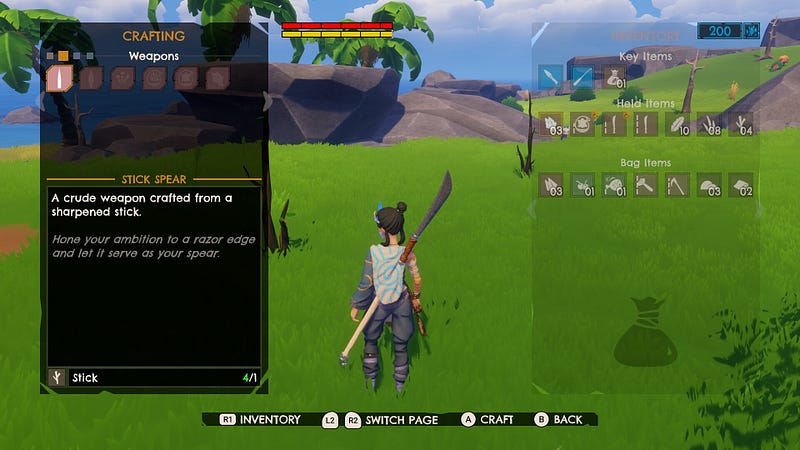The width and height of the screenshot is (800, 450).
Task: Select the blue knife key item
Action: [551, 77]
